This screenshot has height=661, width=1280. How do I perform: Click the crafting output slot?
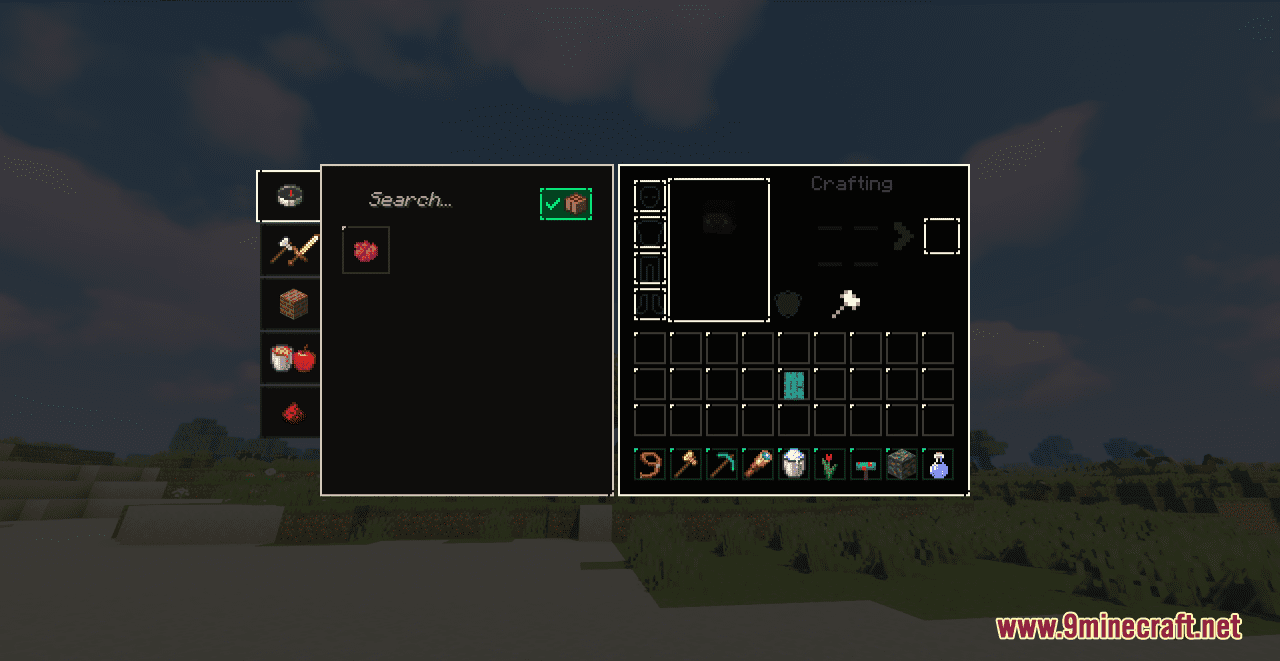click(941, 237)
